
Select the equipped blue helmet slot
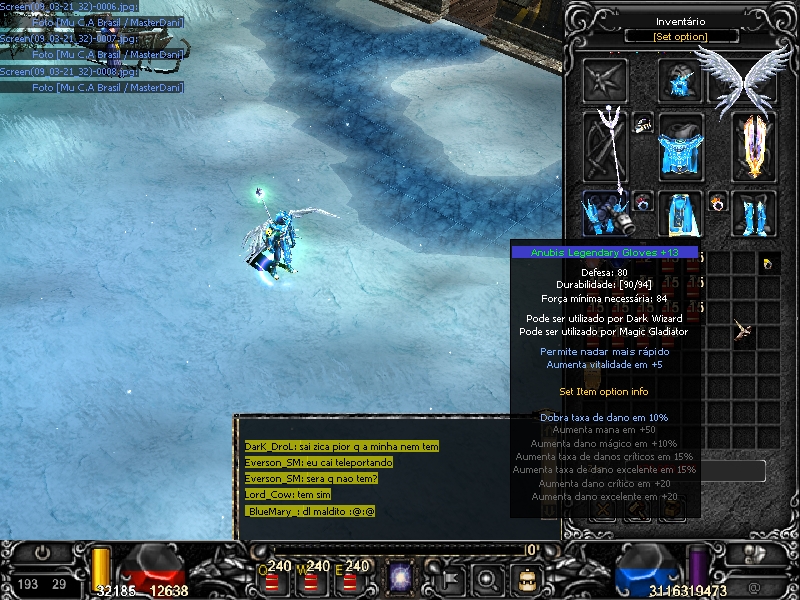tap(682, 81)
